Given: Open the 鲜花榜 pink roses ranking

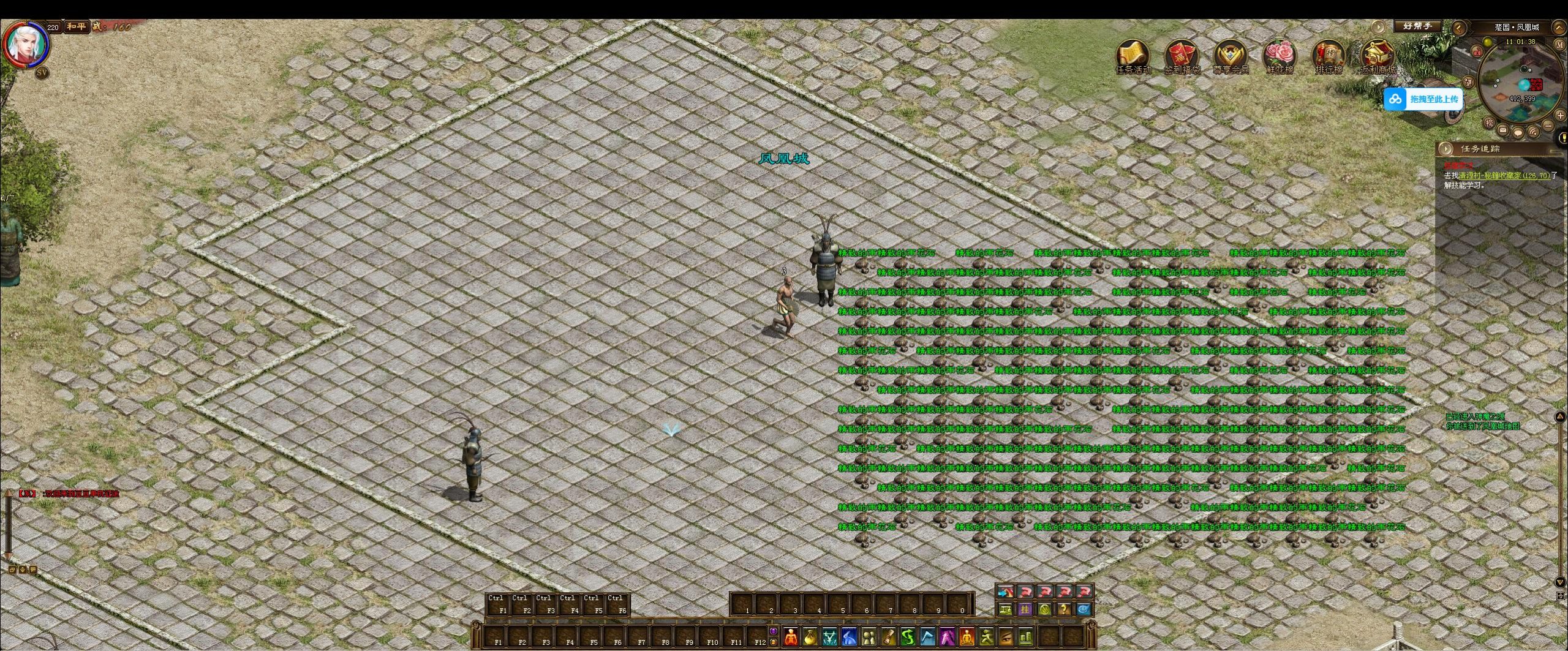Looking at the screenshot, I should pos(1280,56).
